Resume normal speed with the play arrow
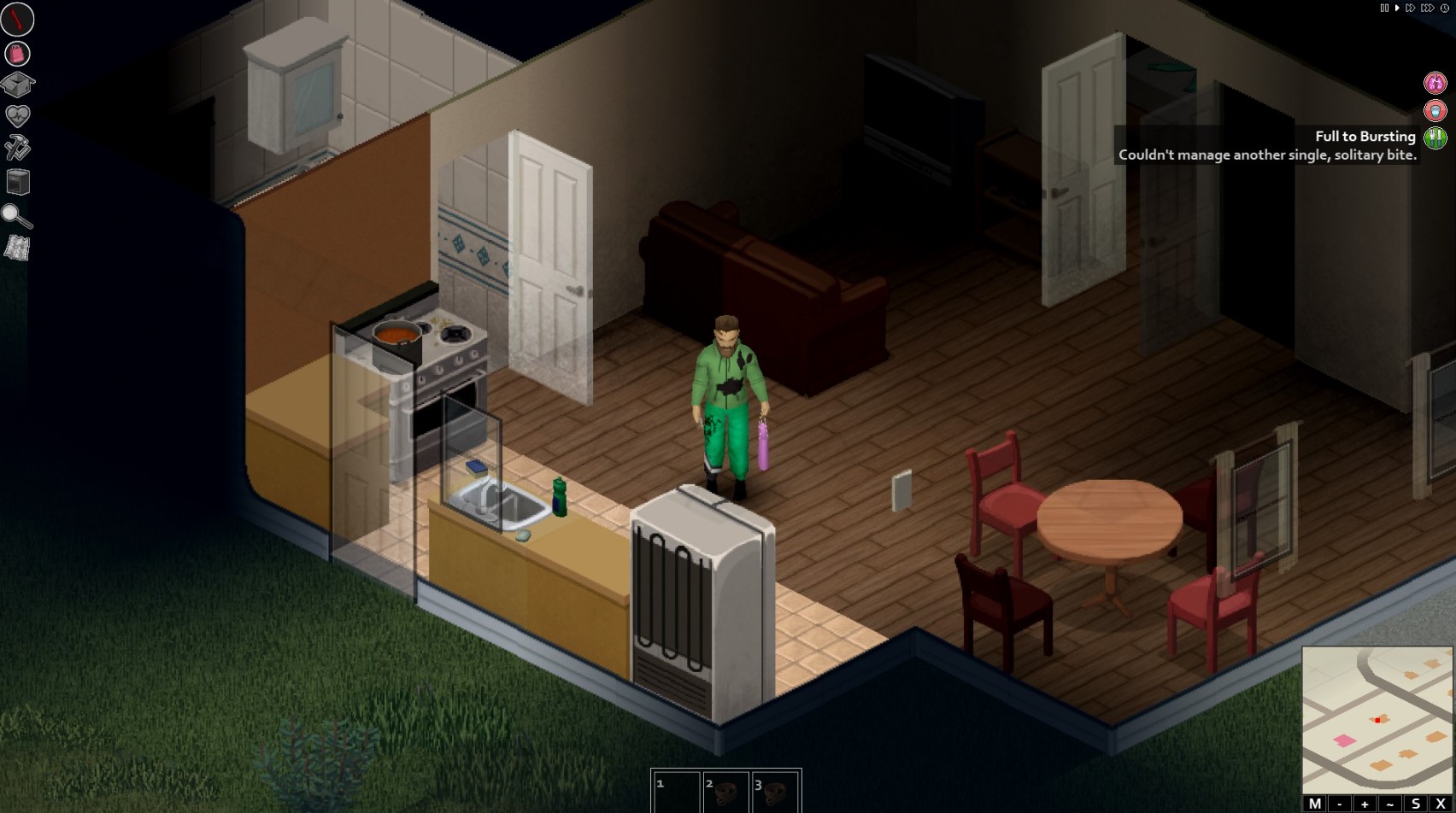Image resolution: width=1456 pixels, height=813 pixels. point(1397,8)
